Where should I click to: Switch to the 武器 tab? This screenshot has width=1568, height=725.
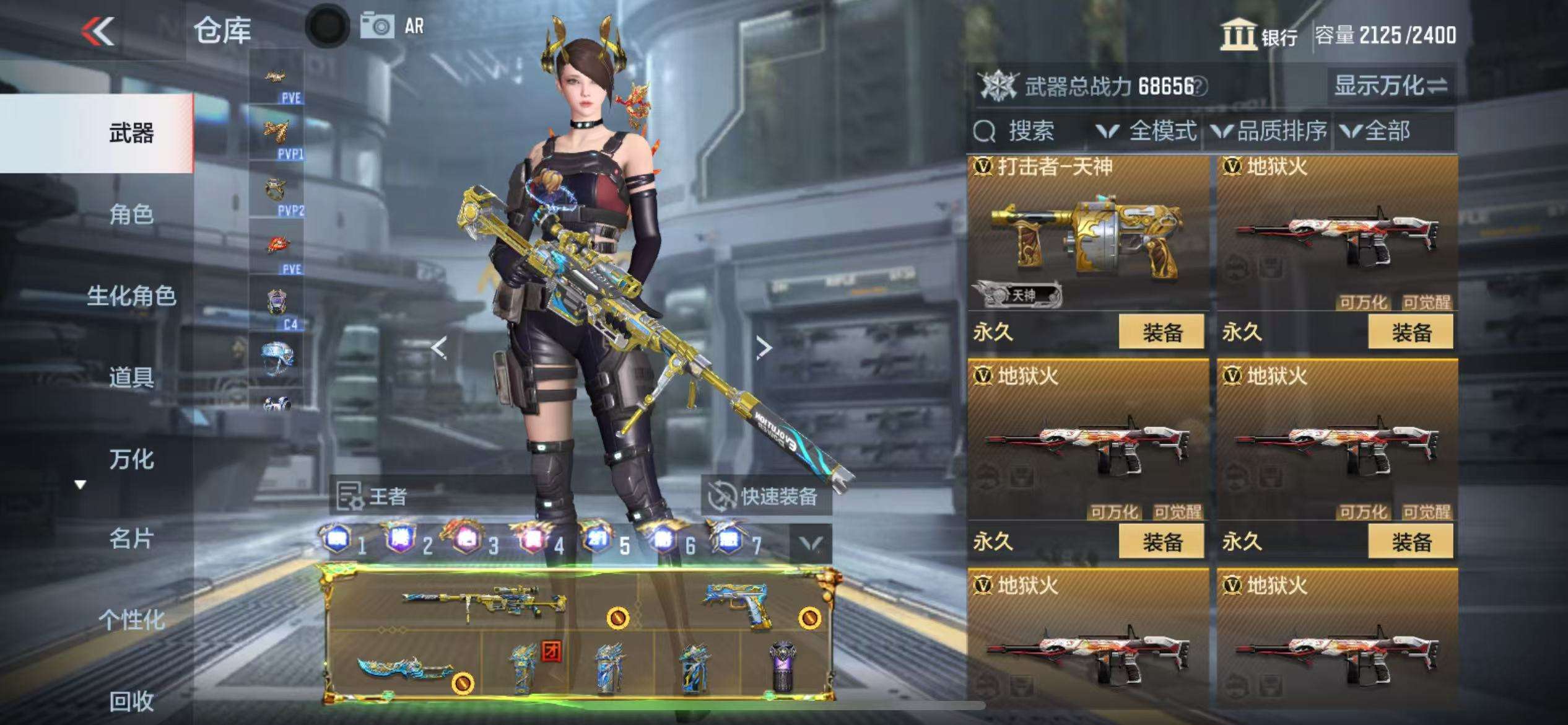(x=131, y=133)
